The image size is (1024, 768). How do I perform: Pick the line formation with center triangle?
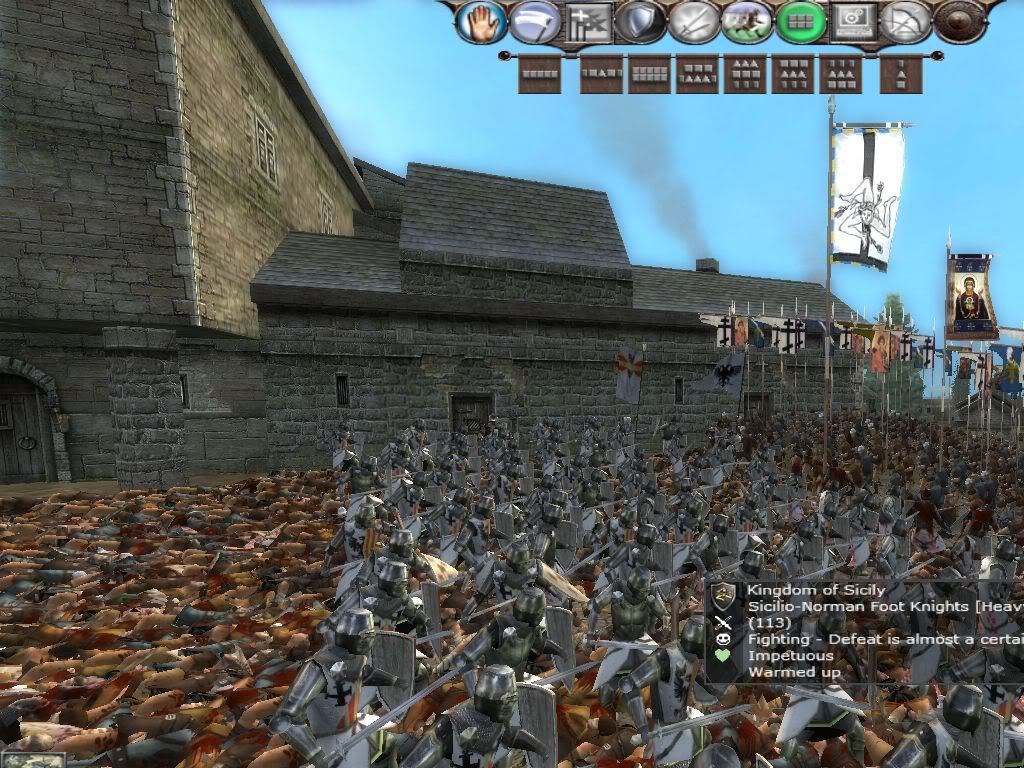coord(601,75)
